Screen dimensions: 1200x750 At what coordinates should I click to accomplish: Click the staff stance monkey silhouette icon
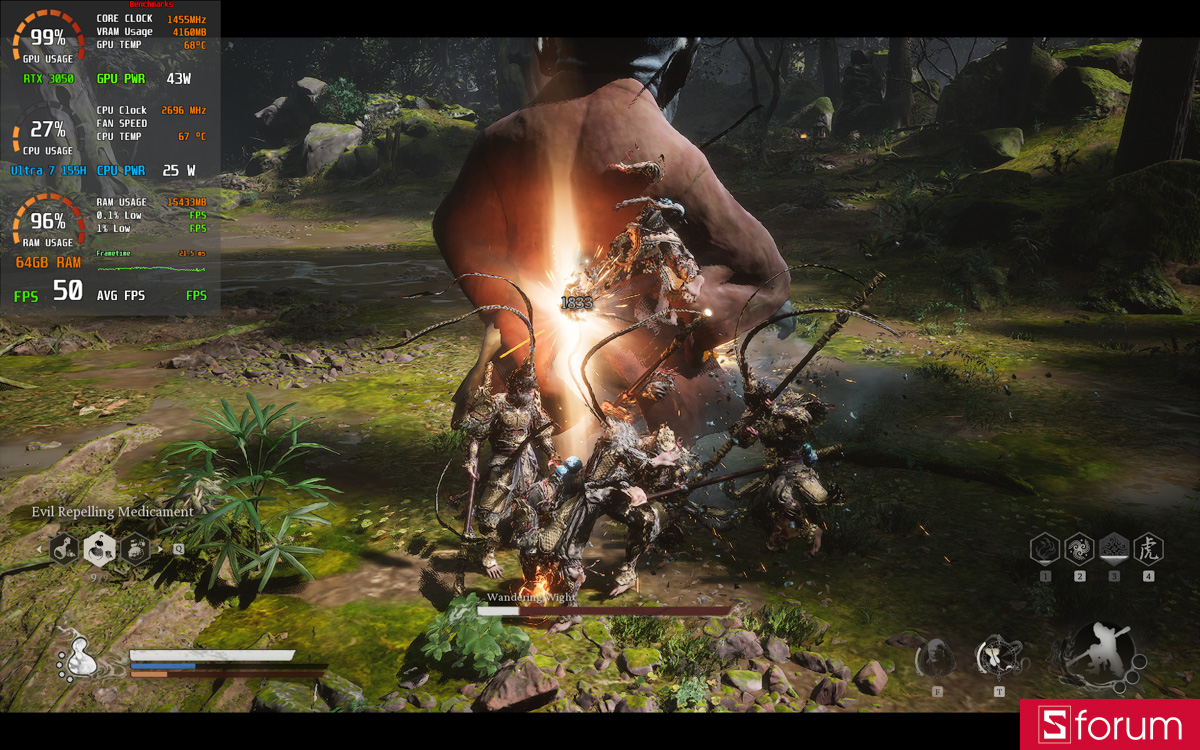(1103, 653)
